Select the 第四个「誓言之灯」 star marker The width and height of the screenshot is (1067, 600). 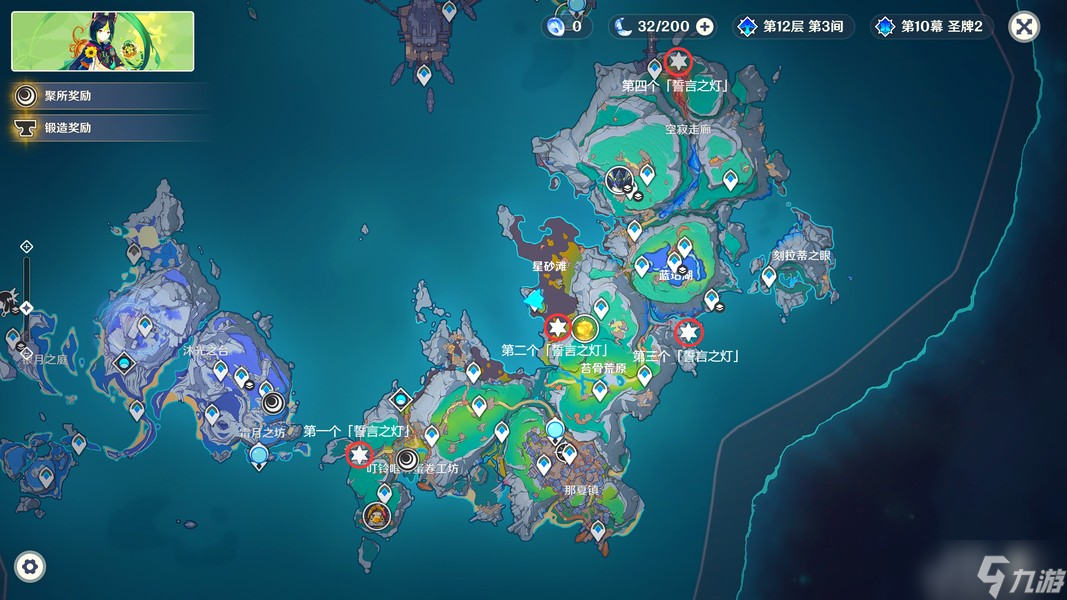(678, 62)
